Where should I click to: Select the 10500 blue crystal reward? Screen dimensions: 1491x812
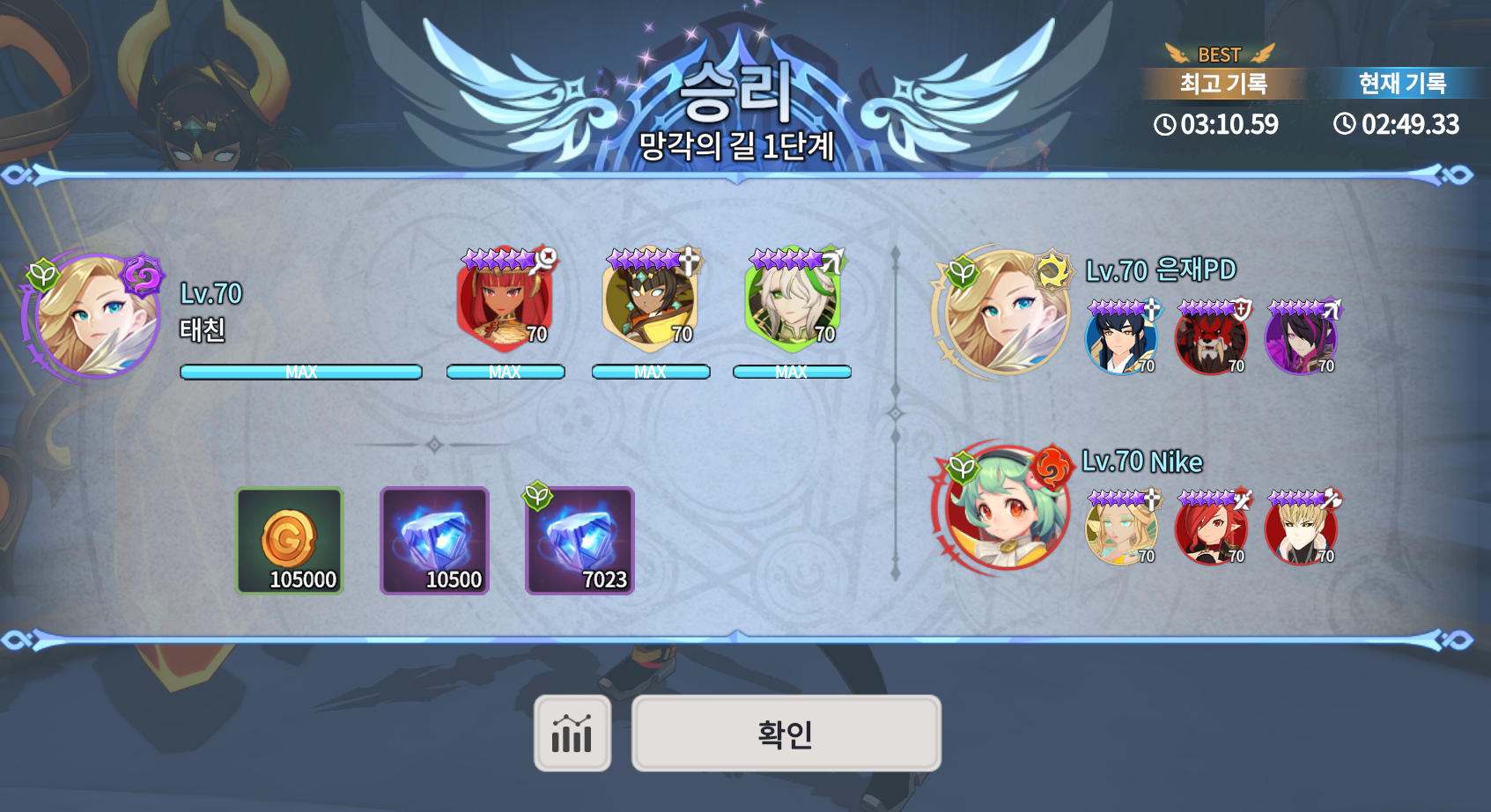click(434, 541)
